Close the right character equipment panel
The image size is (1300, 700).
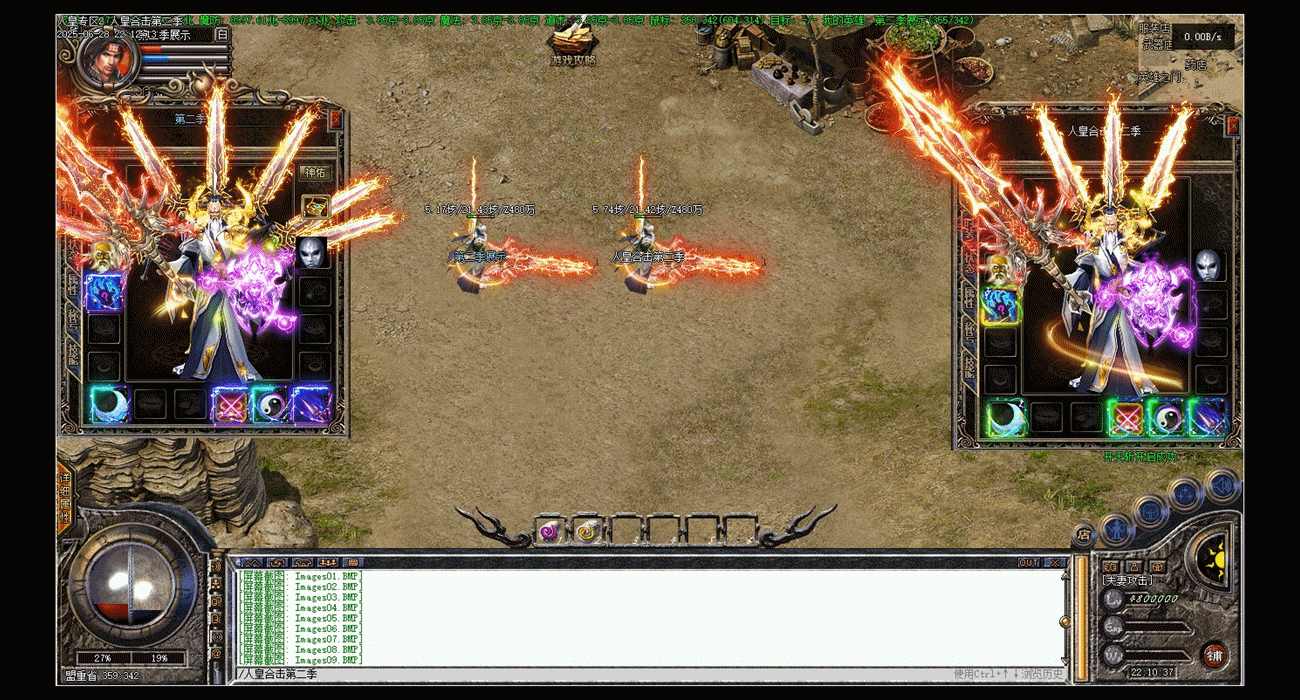click(x=1232, y=125)
